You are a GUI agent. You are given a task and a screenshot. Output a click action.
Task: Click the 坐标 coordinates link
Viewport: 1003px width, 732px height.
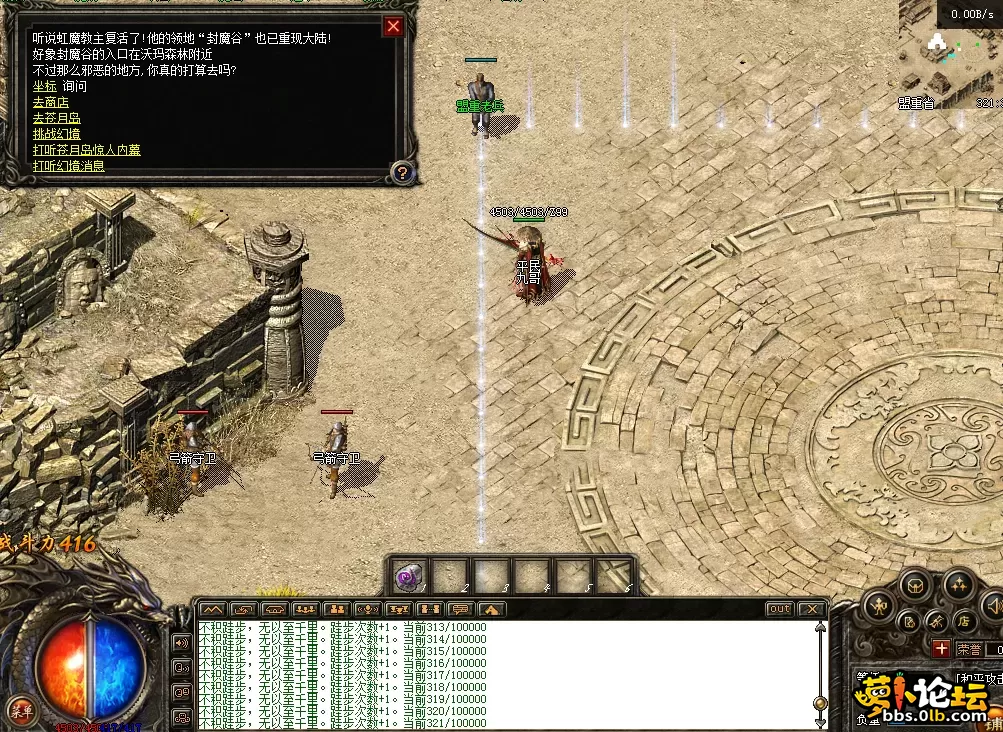click(44, 86)
